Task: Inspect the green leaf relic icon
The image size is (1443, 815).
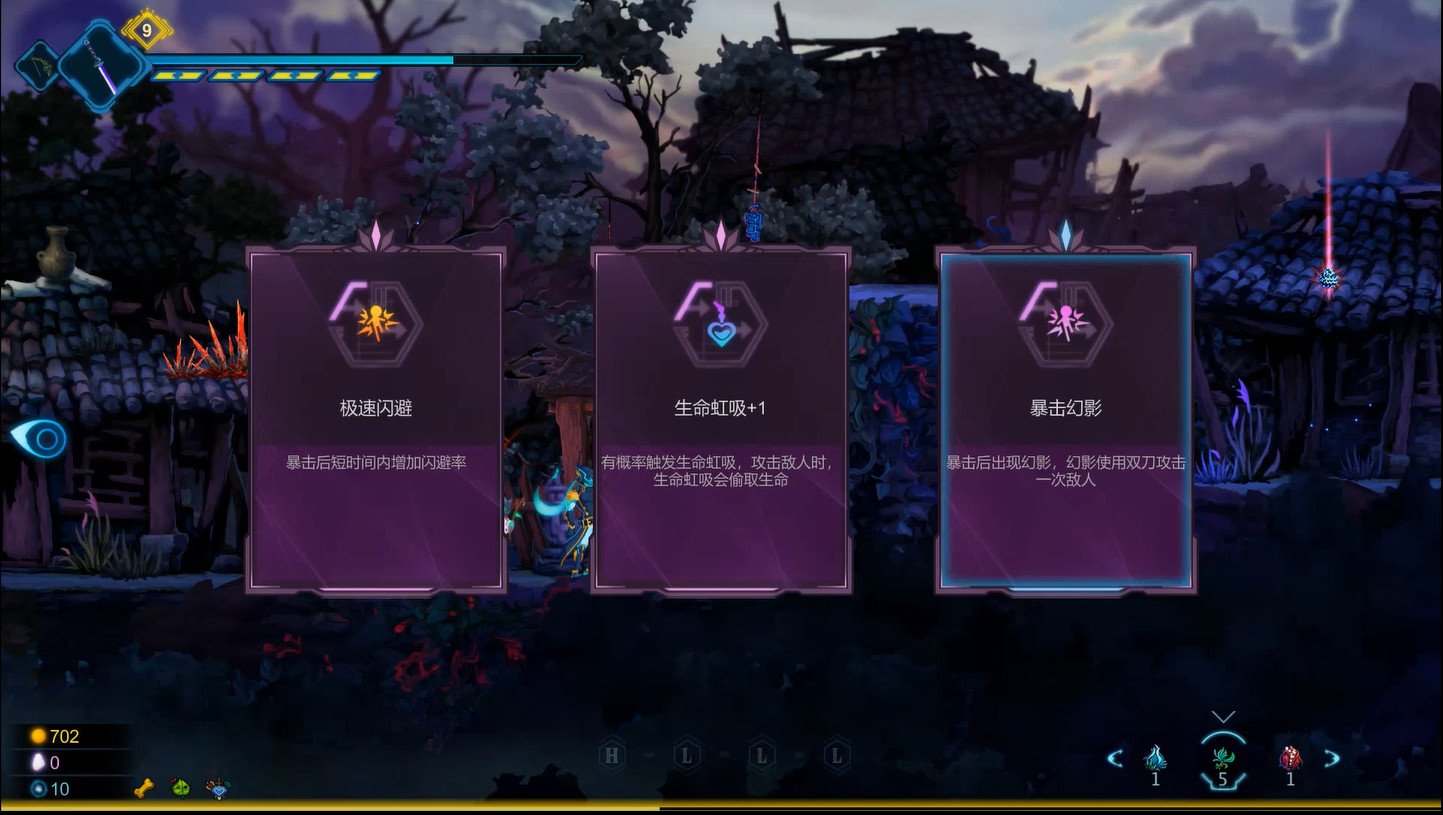Action: [180, 787]
